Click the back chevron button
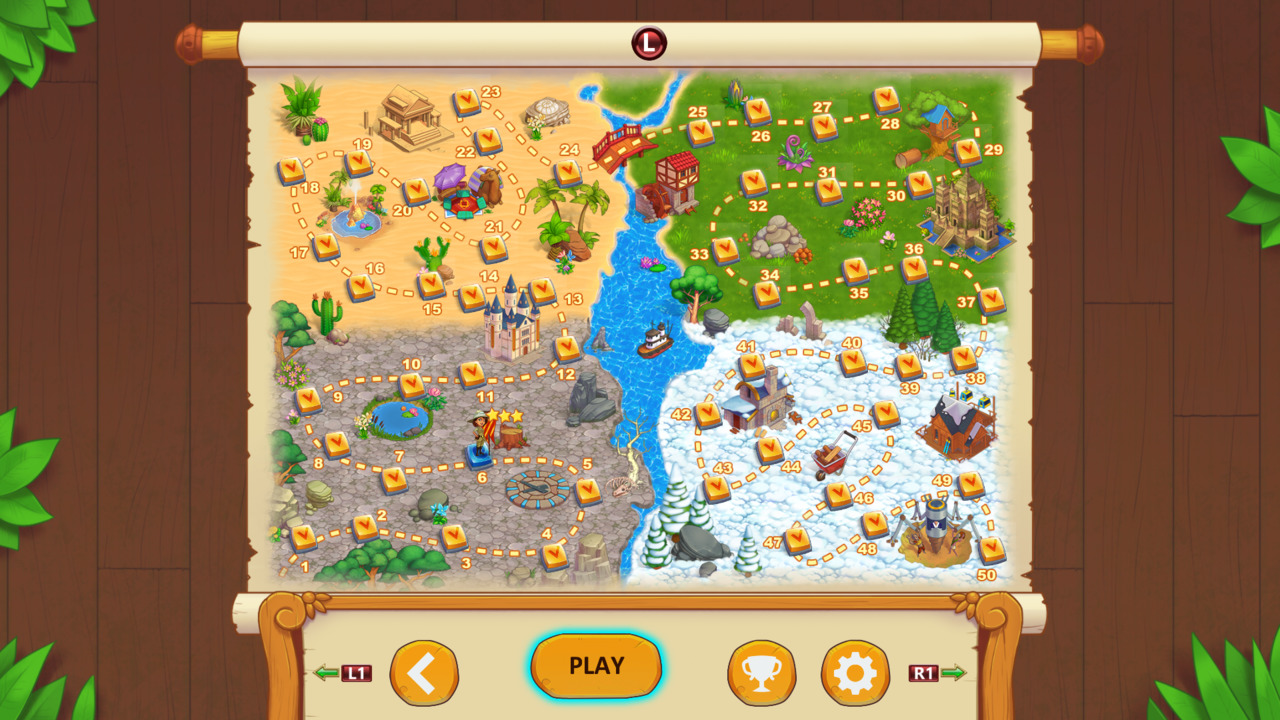Image resolution: width=1280 pixels, height=720 pixels. pos(424,673)
